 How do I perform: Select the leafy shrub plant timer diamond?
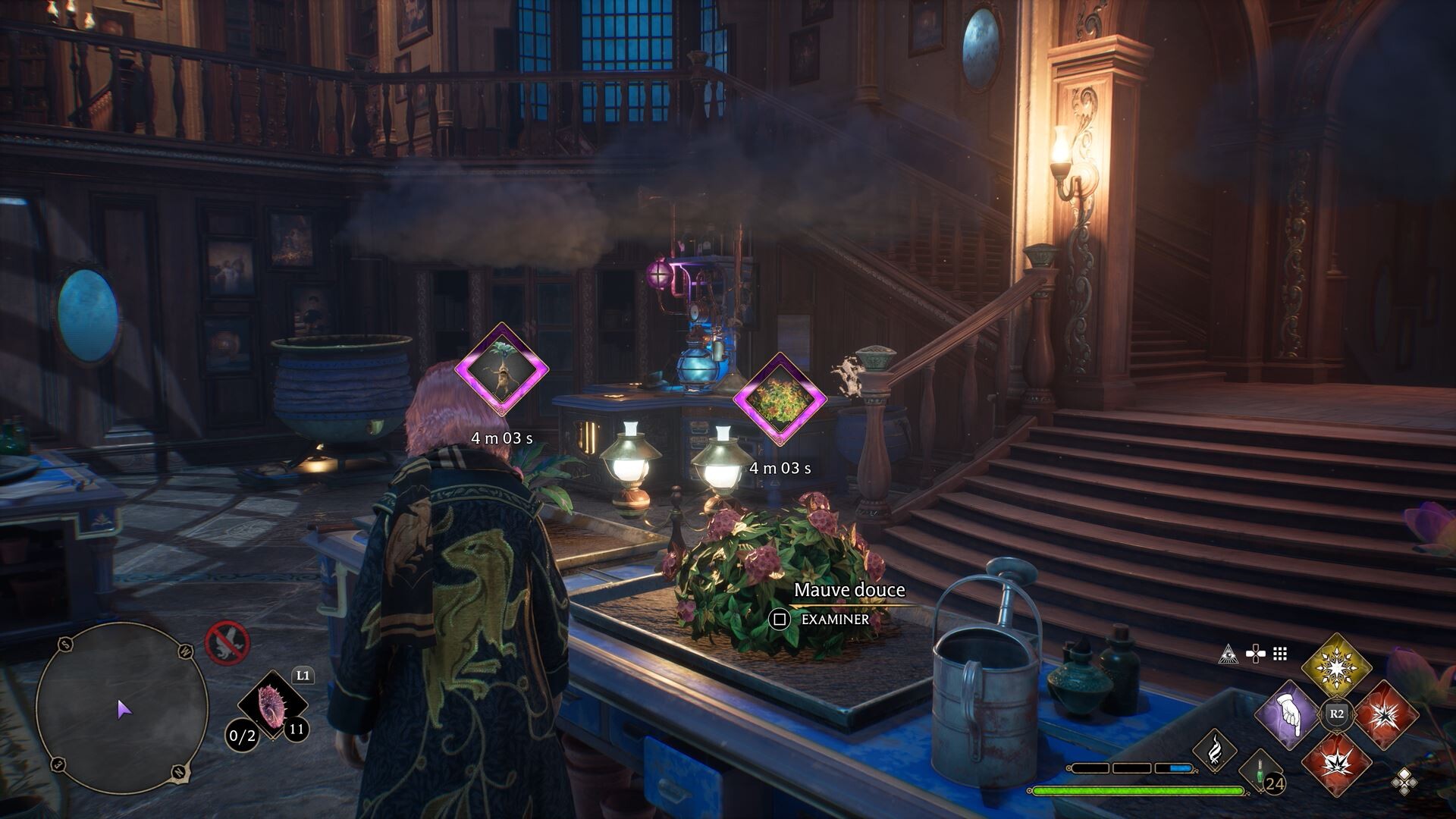click(x=780, y=400)
